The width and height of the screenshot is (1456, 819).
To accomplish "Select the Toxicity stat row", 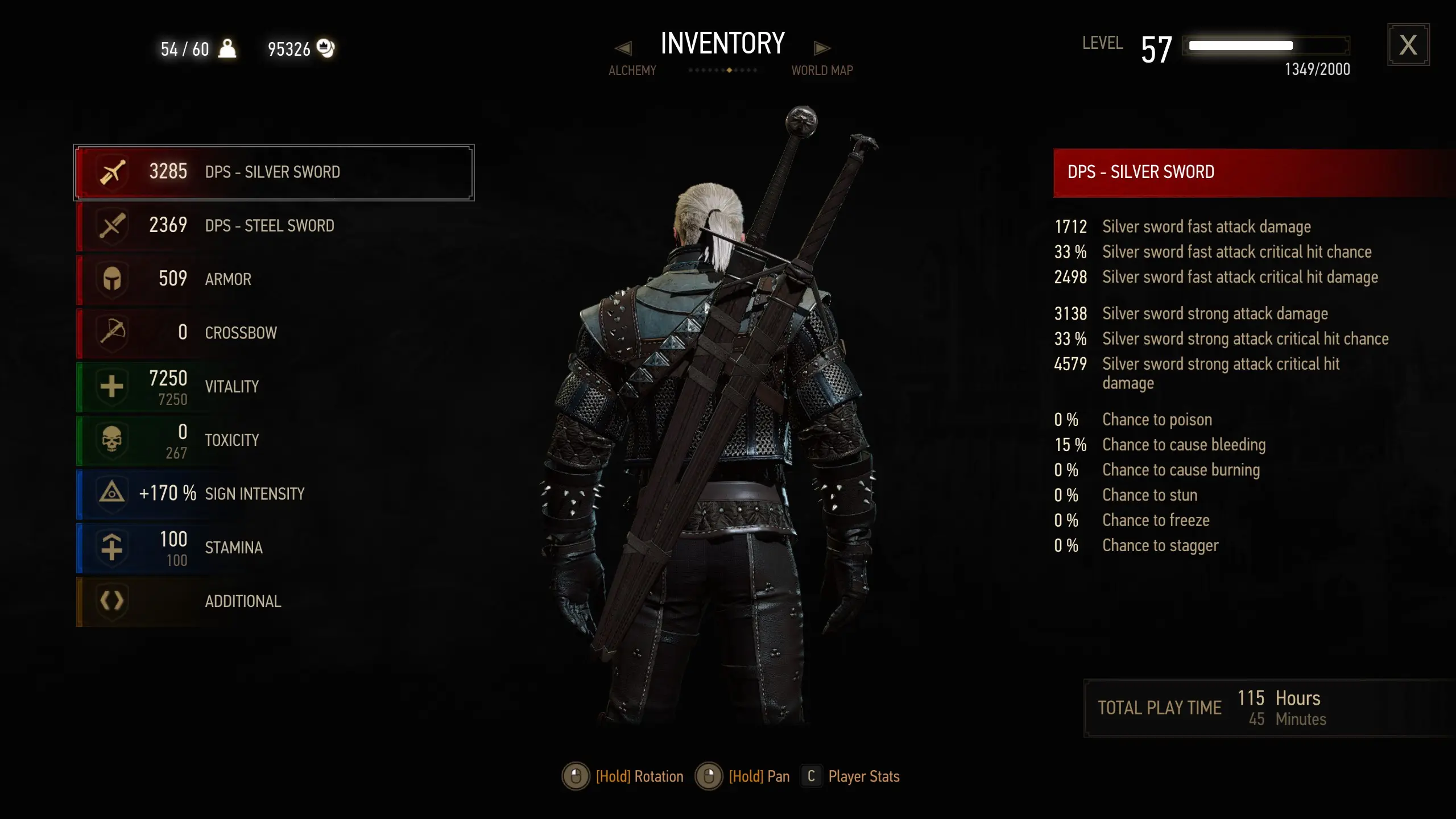I will coord(273,440).
